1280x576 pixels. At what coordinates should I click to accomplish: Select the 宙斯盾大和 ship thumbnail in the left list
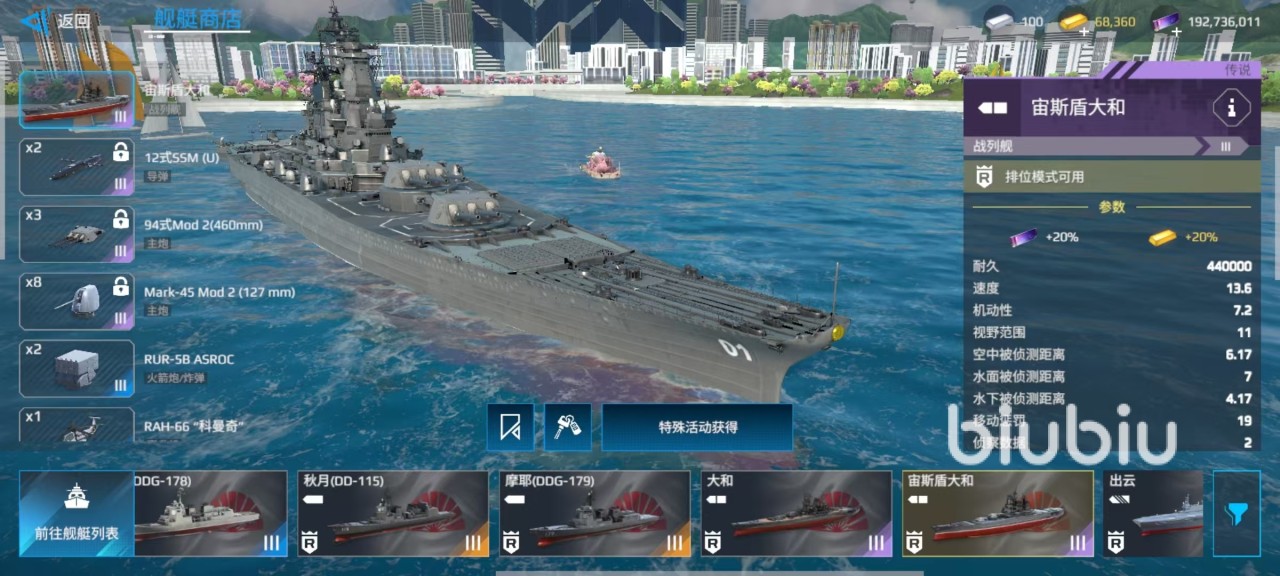point(77,100)
